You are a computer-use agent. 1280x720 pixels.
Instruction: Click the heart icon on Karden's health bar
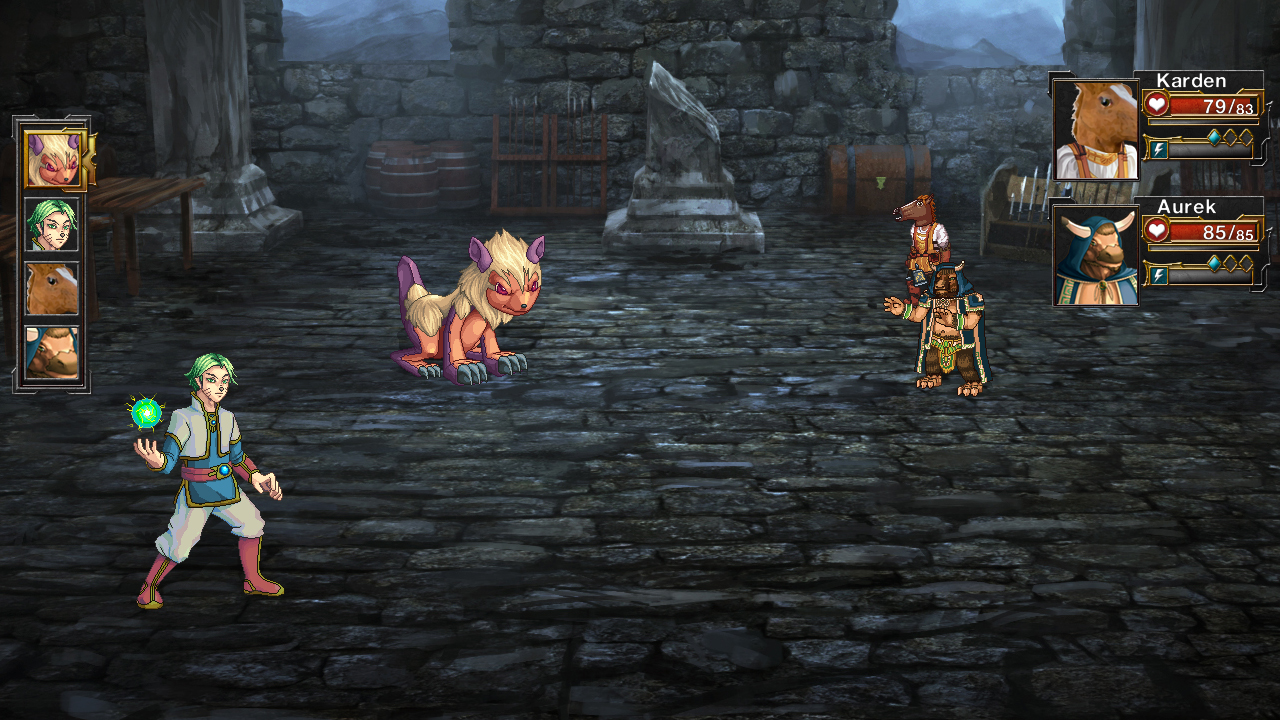tap(1155, 103)
